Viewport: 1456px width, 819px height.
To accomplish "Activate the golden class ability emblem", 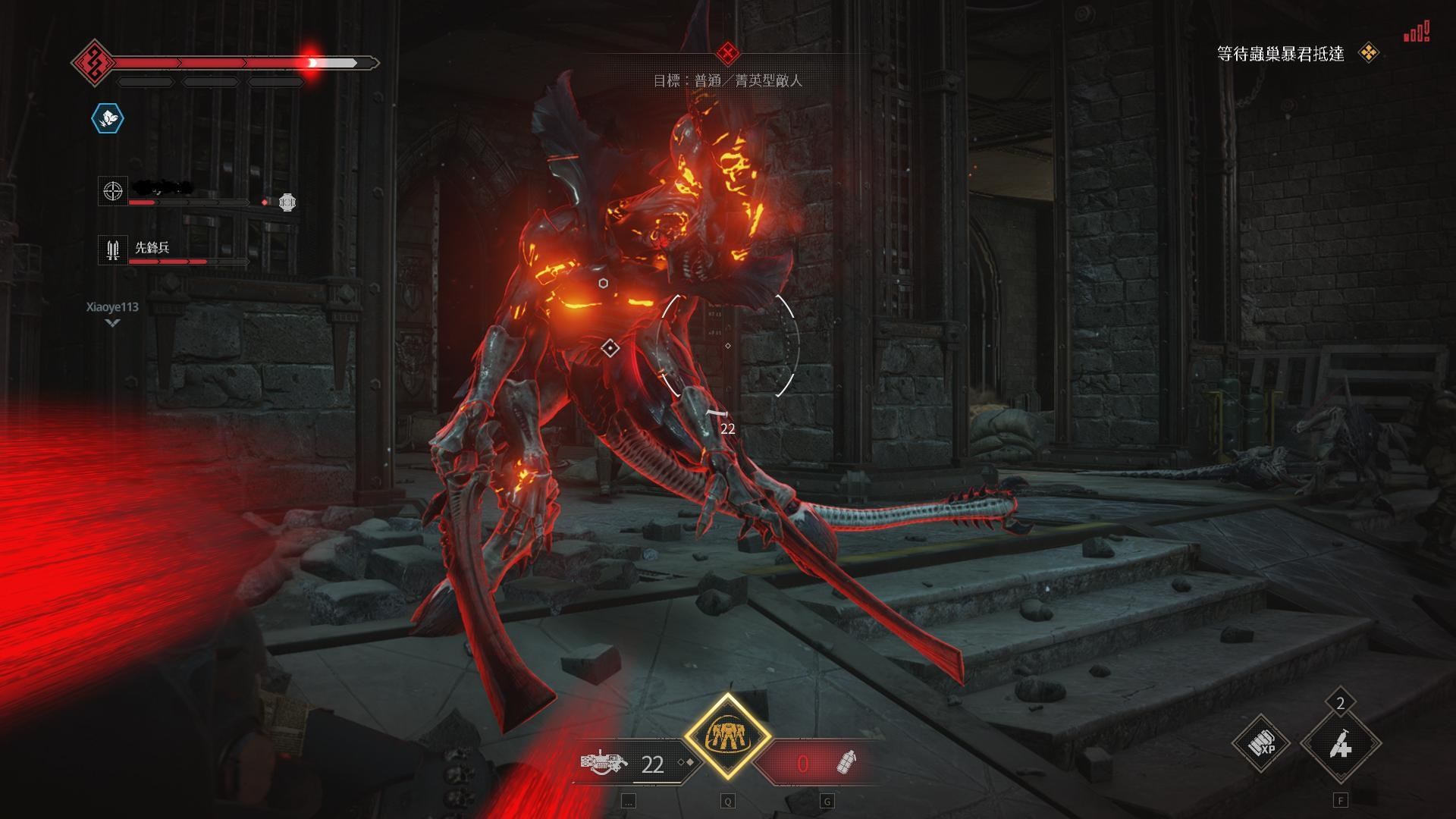I will point(728,736).
